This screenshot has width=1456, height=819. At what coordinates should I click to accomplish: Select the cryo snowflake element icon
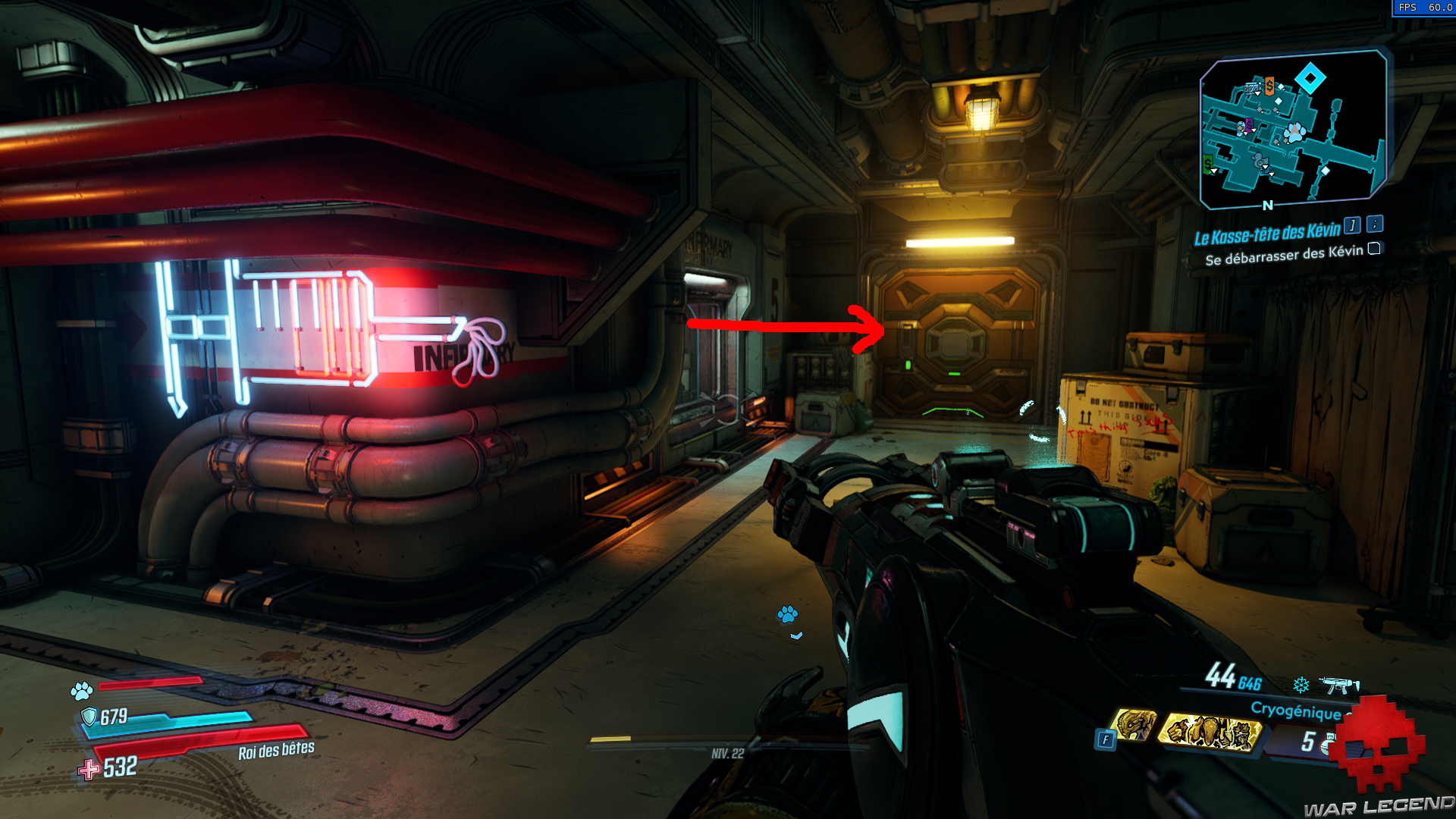click(1300, 684)
